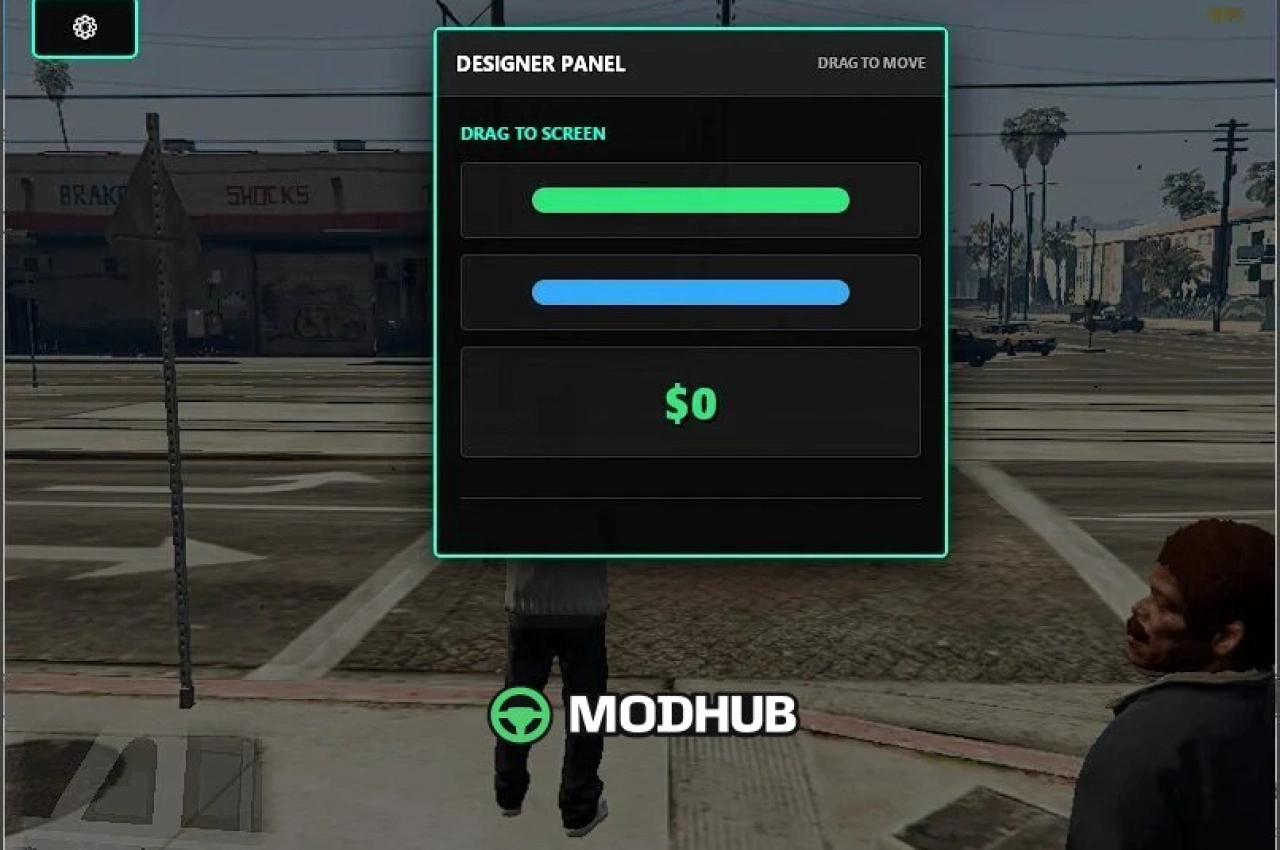The width and height of the screenshot is (1280, 850).
Task: Collapse the DRAG TO SCREEN section
Action: 533,133
